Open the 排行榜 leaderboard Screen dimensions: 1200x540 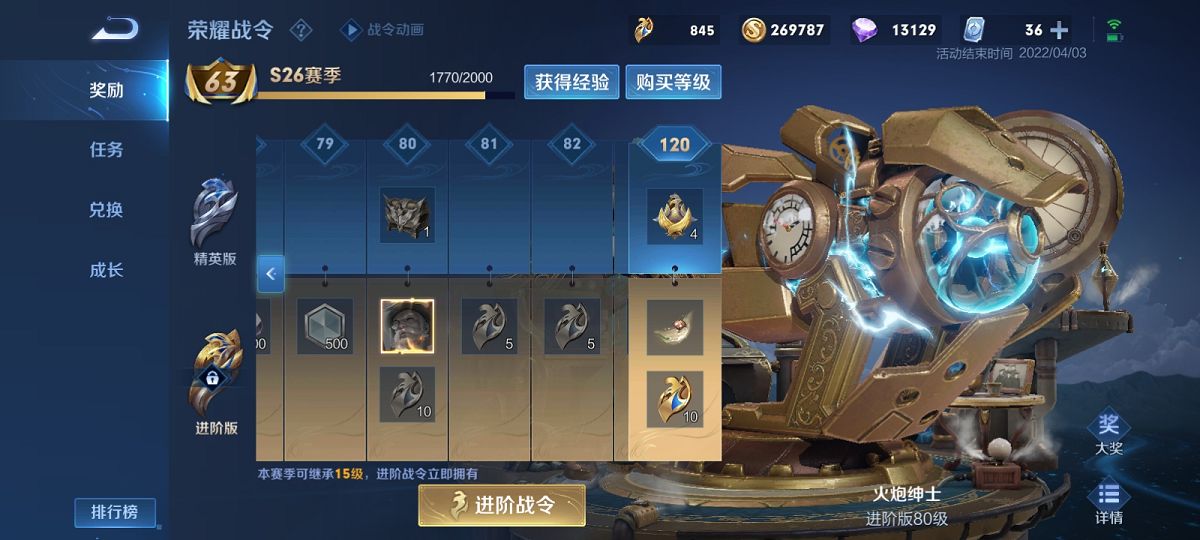point(115,512)
